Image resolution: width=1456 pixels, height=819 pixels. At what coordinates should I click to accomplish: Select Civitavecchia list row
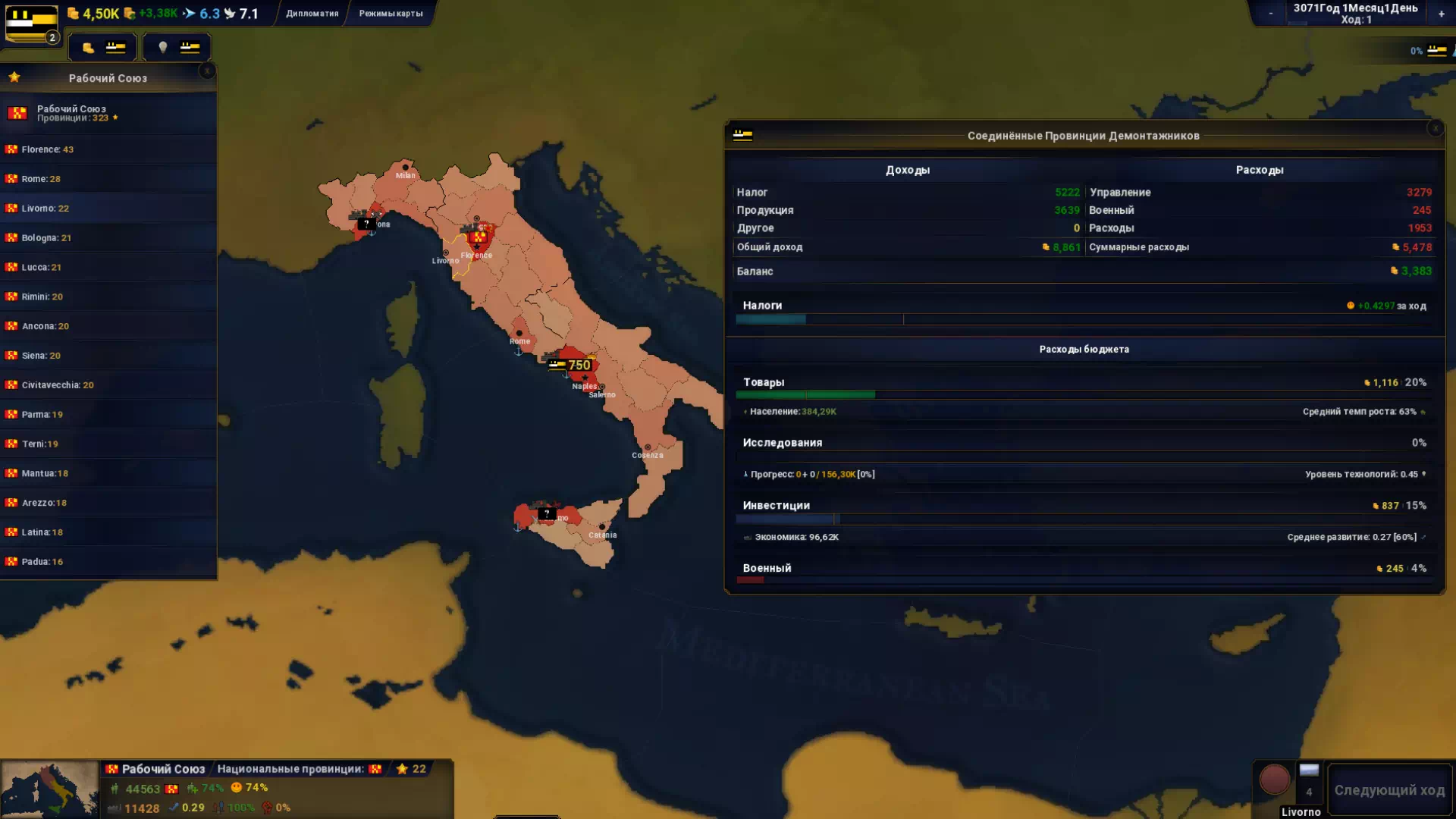(58, 385)
